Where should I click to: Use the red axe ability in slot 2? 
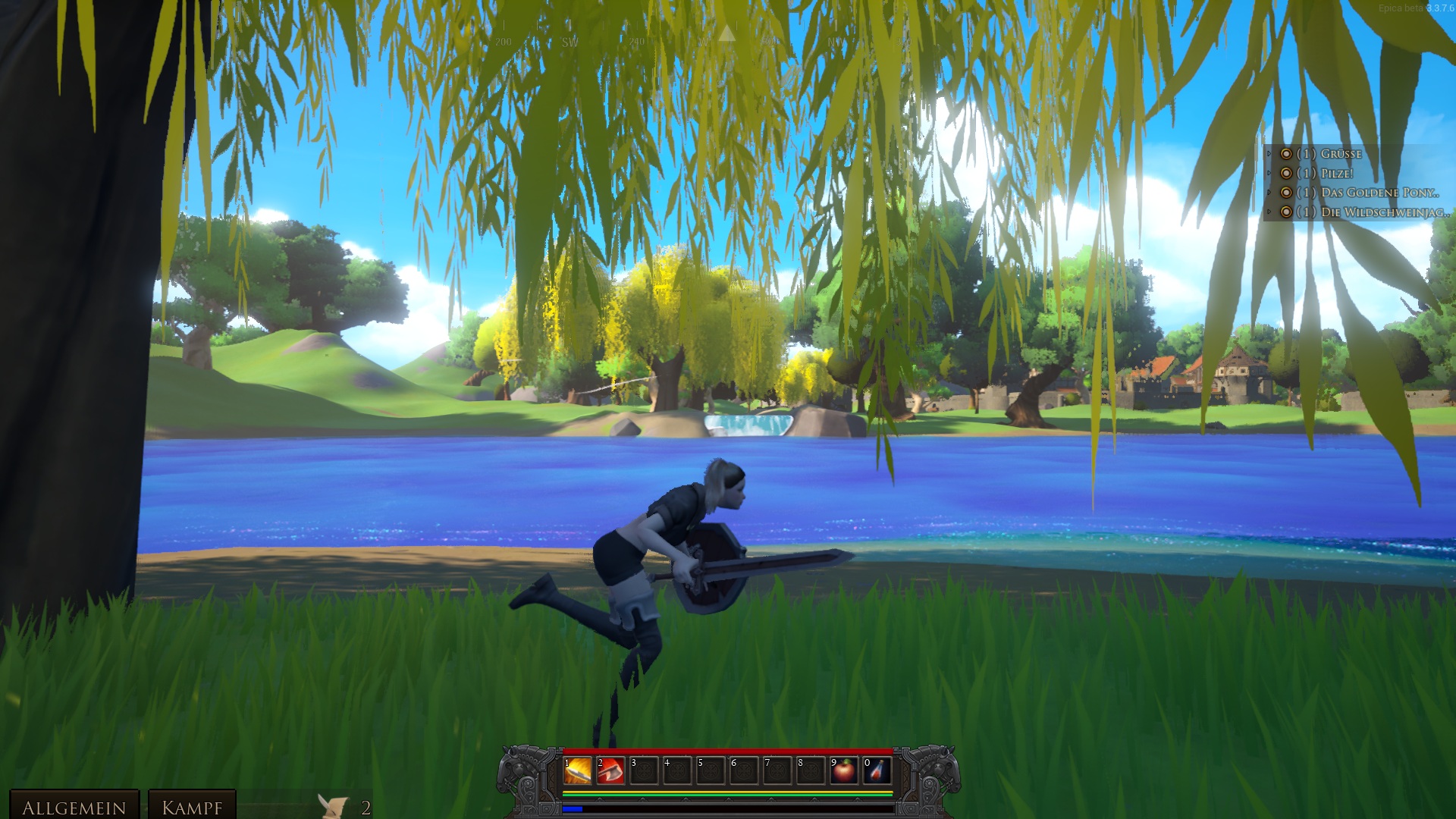coord(611,771)
